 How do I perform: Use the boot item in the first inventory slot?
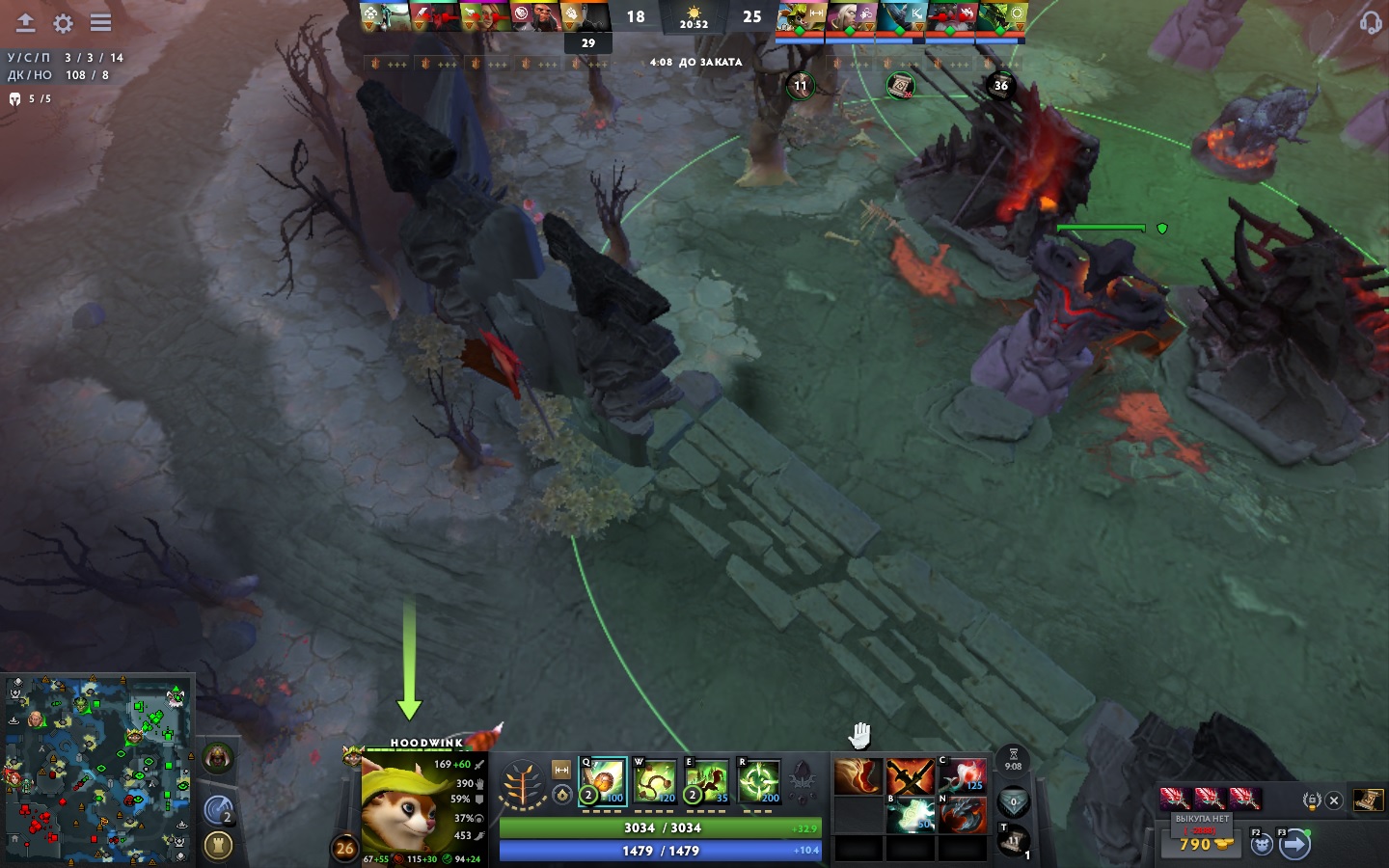(x=858, y=777)
